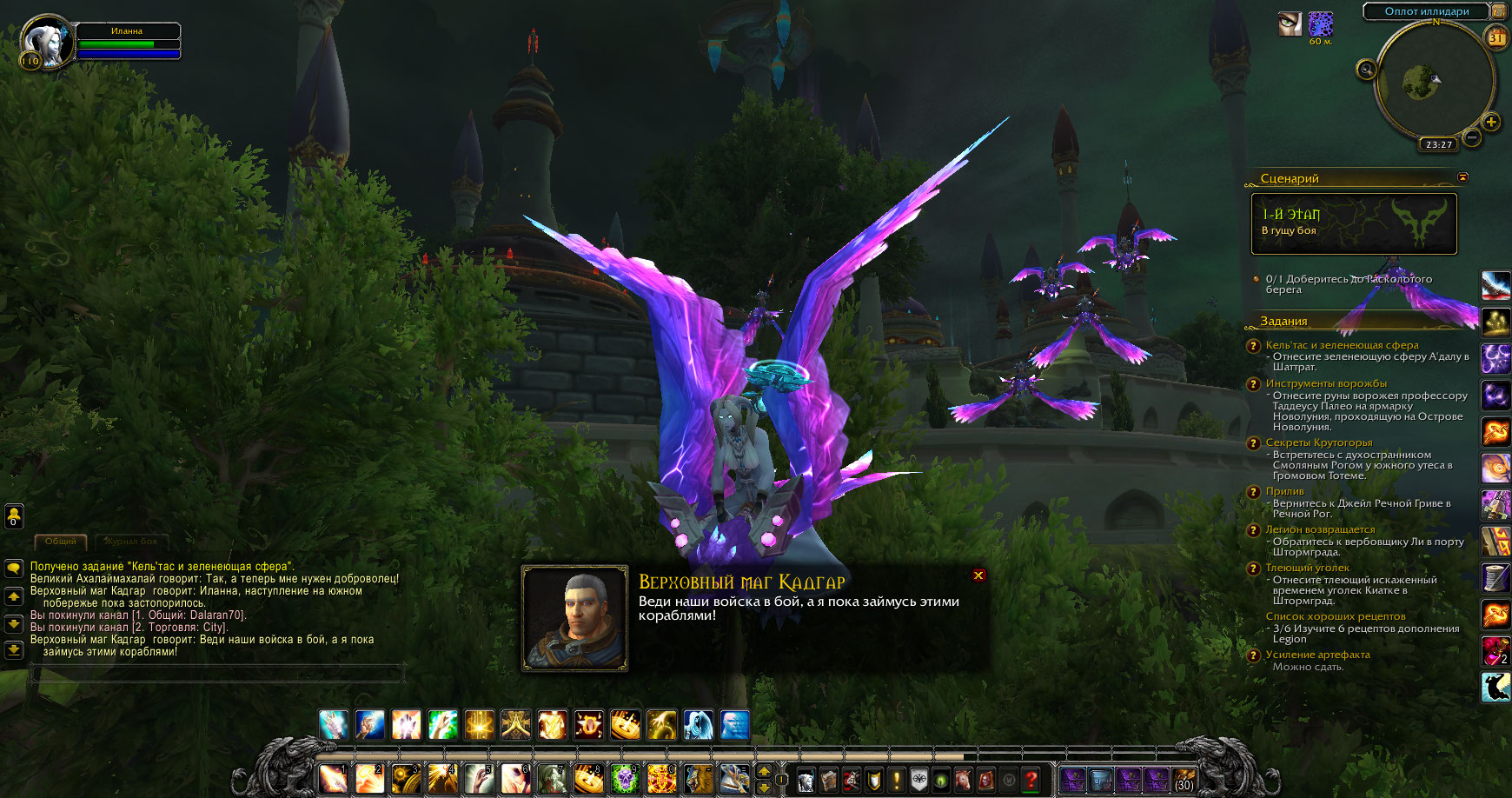Open the backpack showing 30 free slots
The image size is (1512, 798).
pos(1184,780)
